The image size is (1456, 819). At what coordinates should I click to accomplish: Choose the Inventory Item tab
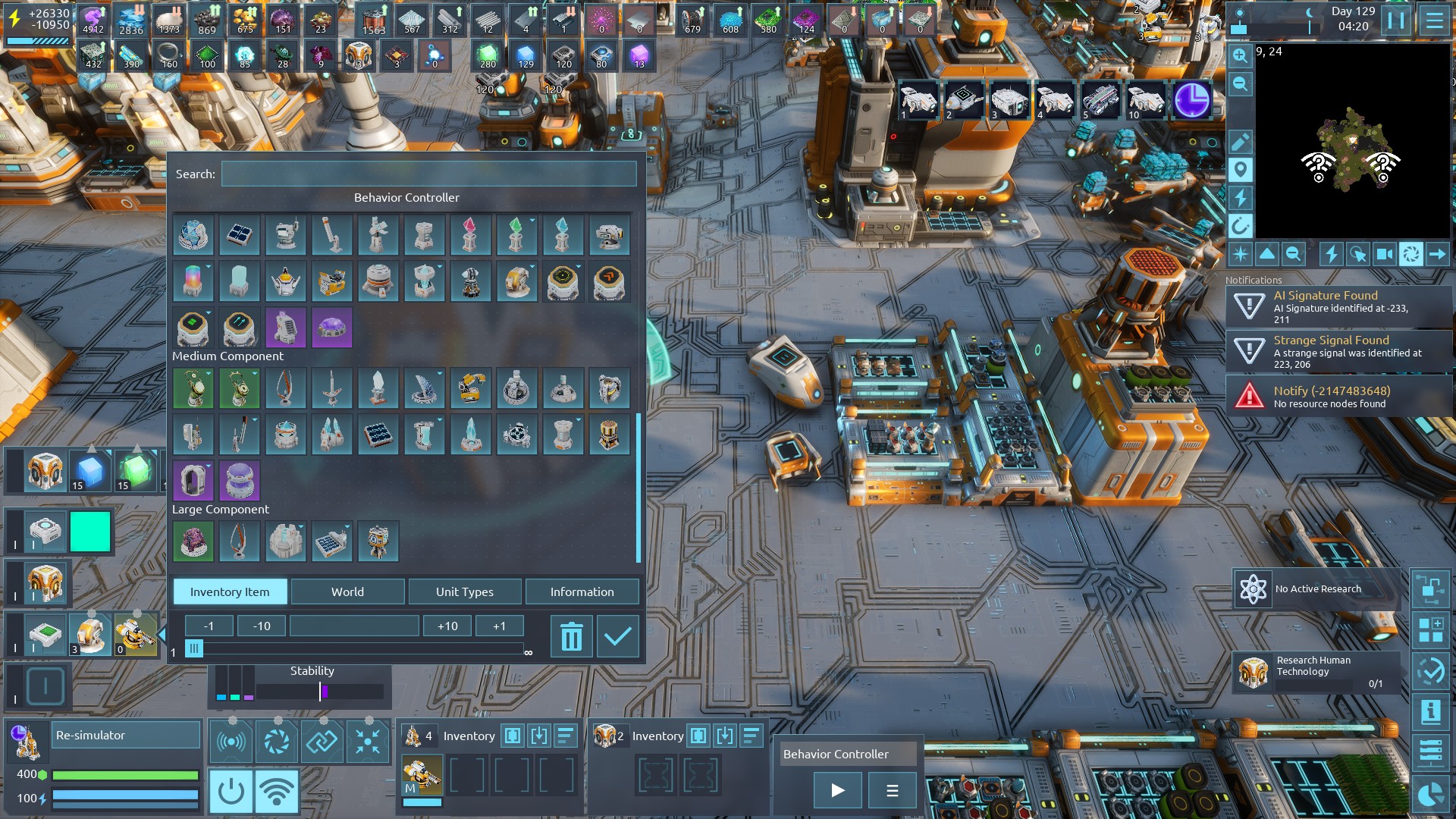[230, 591]
